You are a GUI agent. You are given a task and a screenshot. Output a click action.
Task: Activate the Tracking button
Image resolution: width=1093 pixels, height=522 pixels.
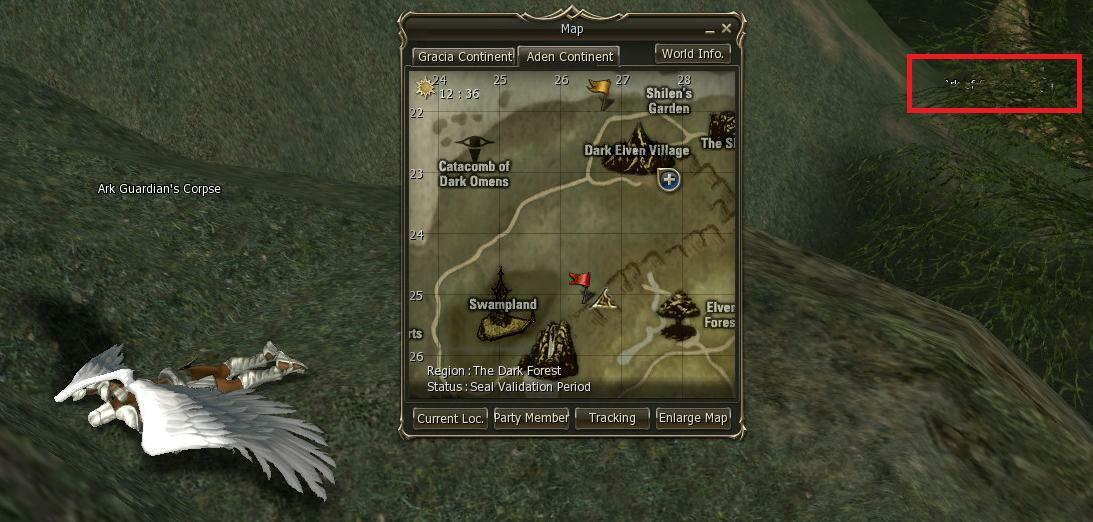612,418
